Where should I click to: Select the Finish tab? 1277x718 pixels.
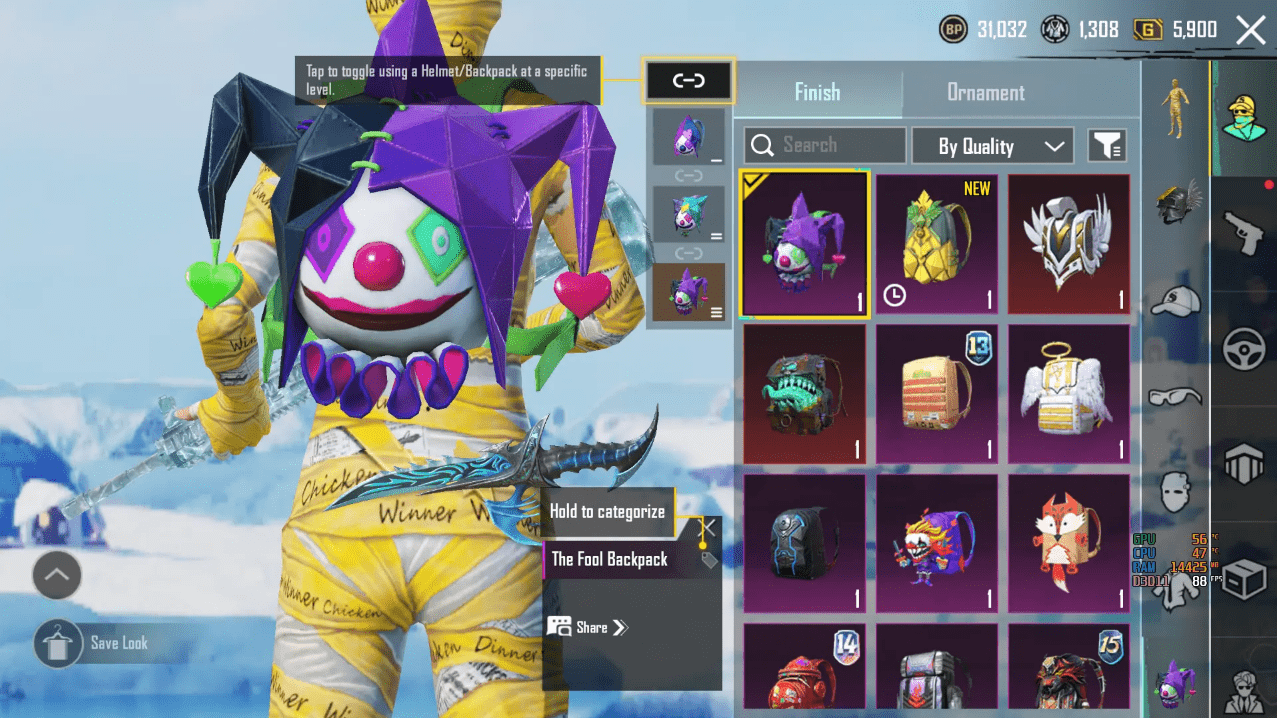pos(817,93)
